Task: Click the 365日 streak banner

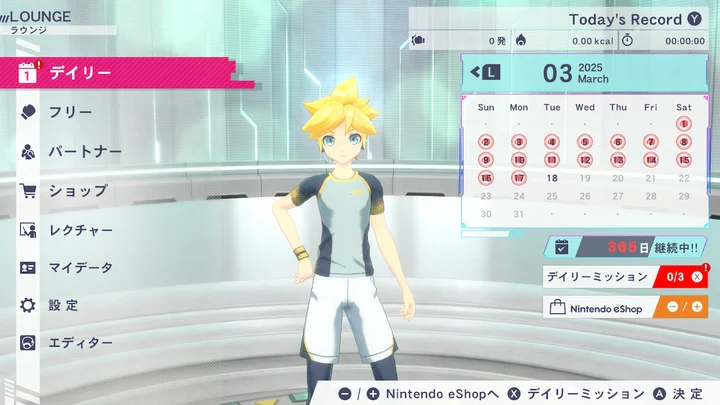Action: (x=628, y=247)
